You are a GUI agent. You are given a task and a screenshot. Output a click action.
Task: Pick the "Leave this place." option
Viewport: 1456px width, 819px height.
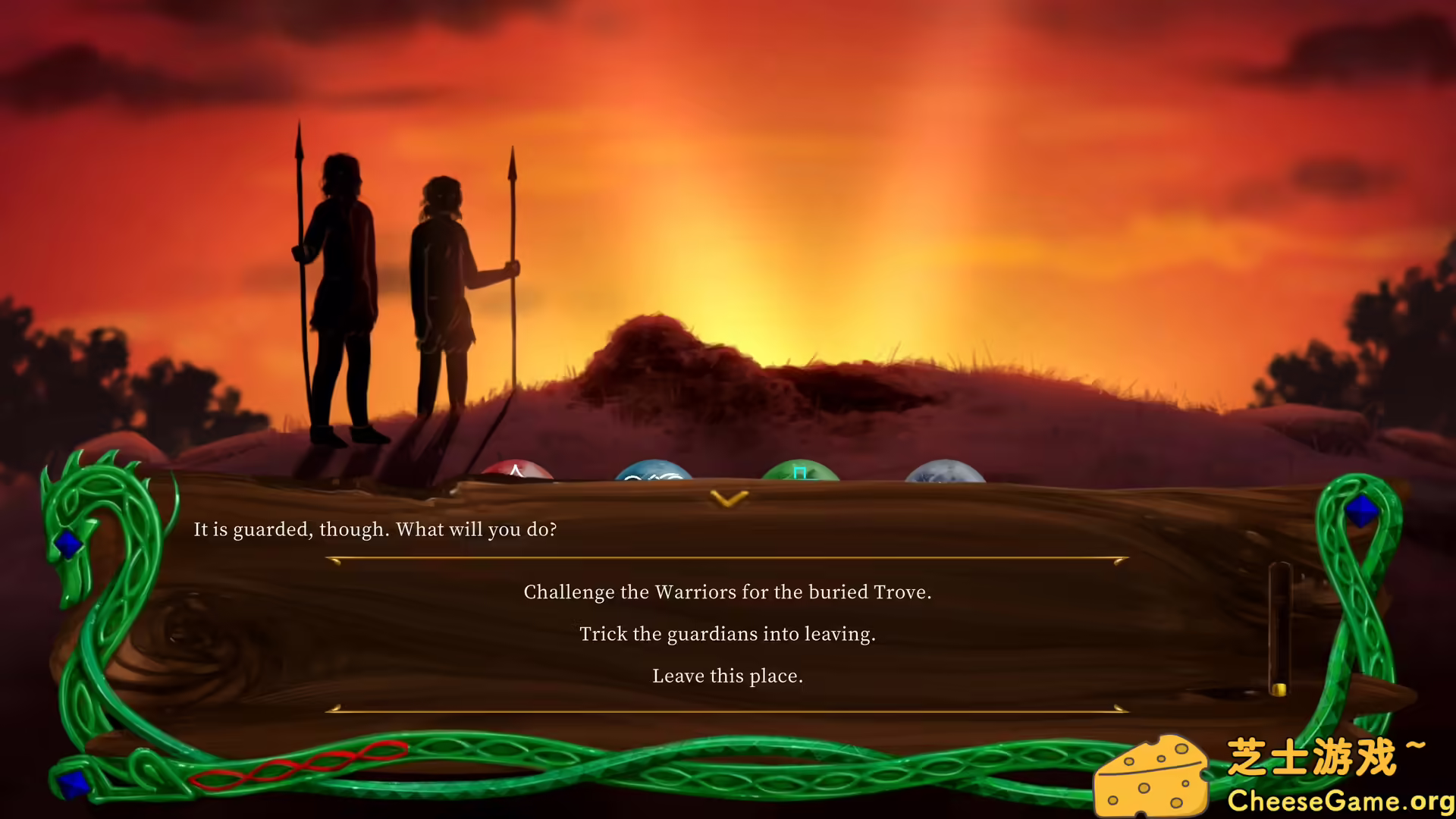[727, 676]
